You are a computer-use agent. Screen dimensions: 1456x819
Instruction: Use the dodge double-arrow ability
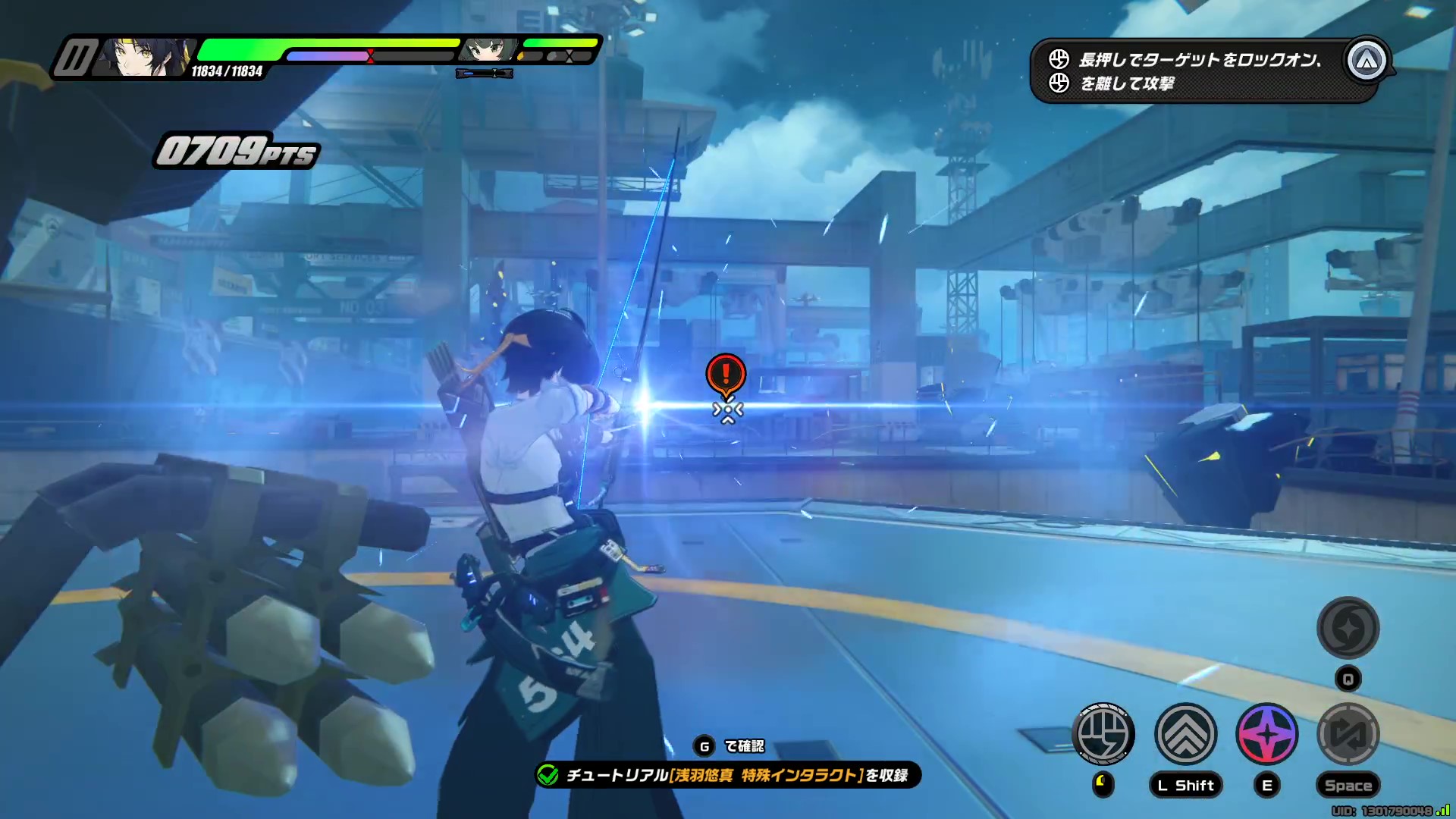point(1185,733)
